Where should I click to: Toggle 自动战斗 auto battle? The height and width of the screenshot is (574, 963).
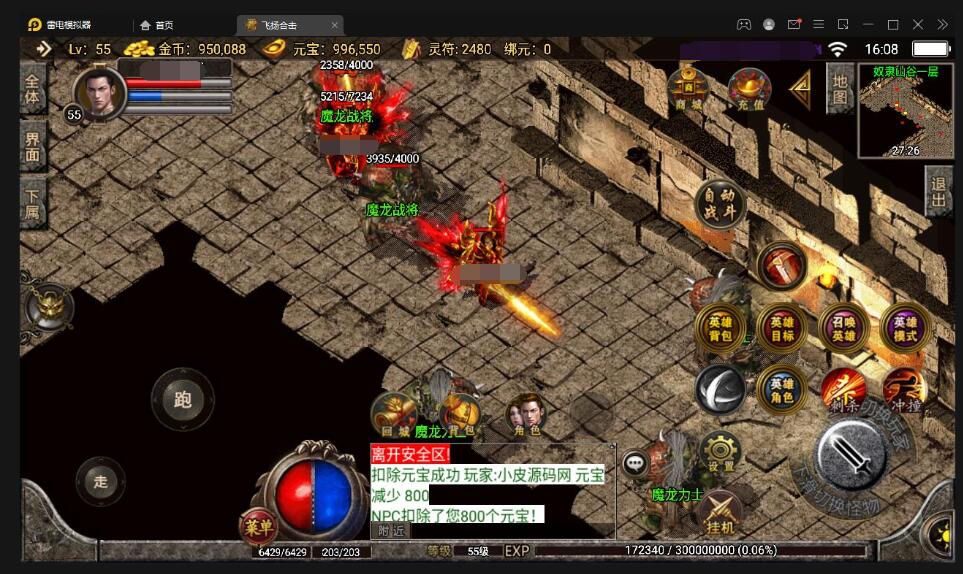tap(720, 204)
